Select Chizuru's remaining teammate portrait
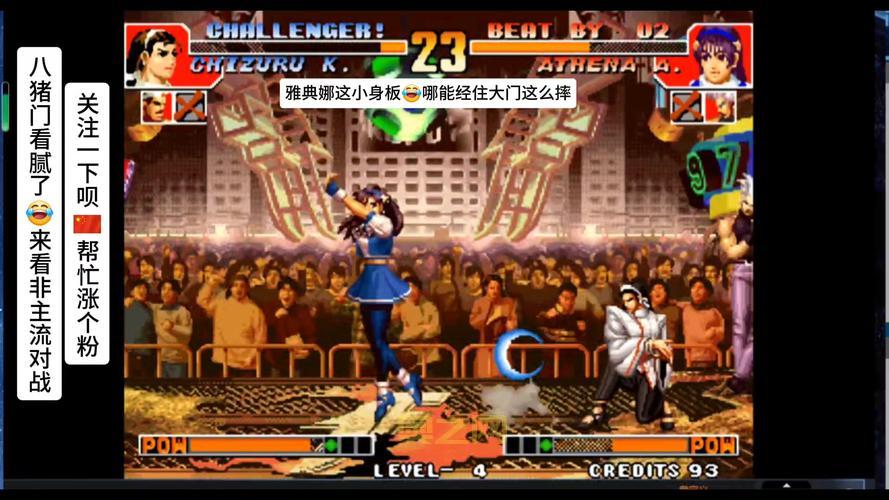 [x=153, y=106]
